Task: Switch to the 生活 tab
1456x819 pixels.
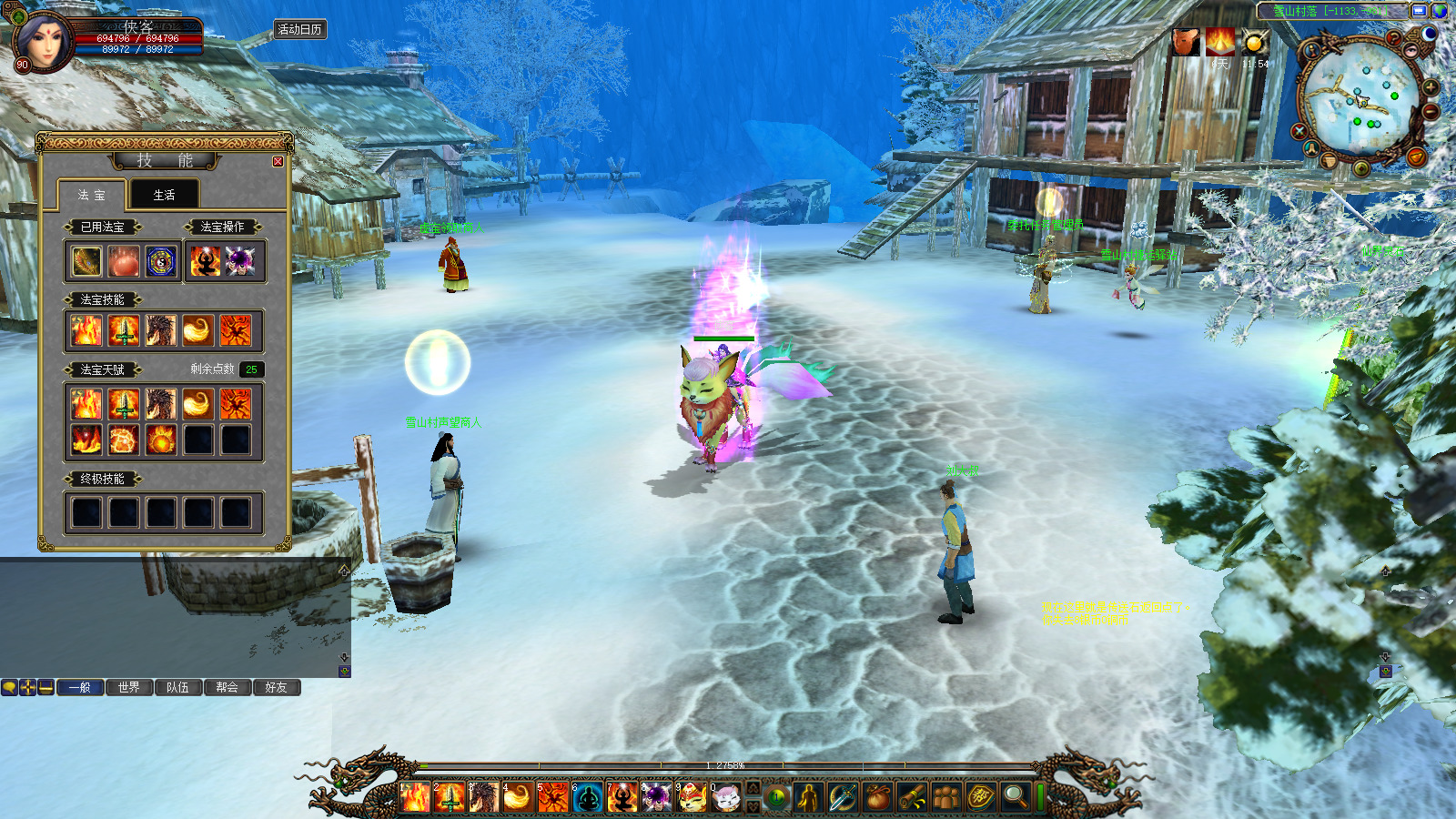Action: 164,195
